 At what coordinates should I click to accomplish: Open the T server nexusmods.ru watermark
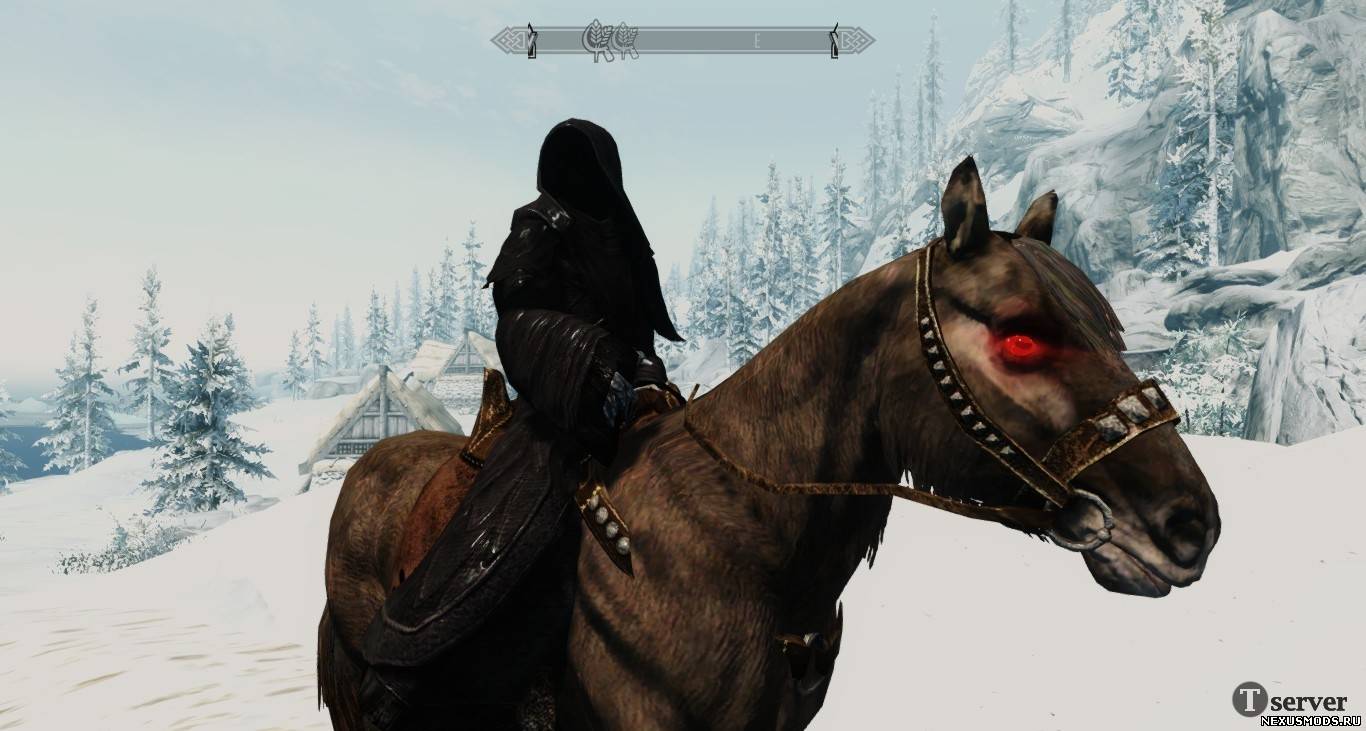coord(1296,702)
